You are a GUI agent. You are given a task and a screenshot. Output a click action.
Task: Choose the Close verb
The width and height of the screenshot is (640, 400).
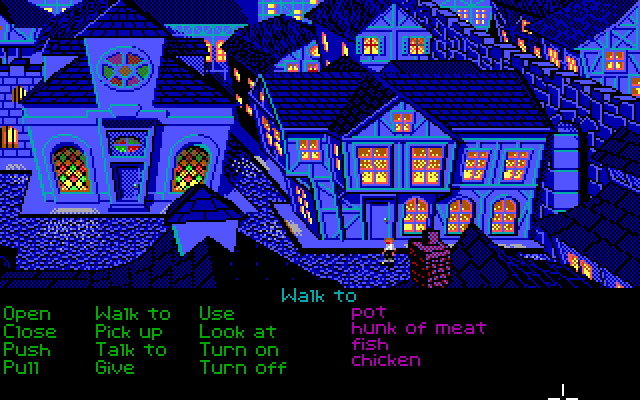pyautogui.click(x=30, y=331)
